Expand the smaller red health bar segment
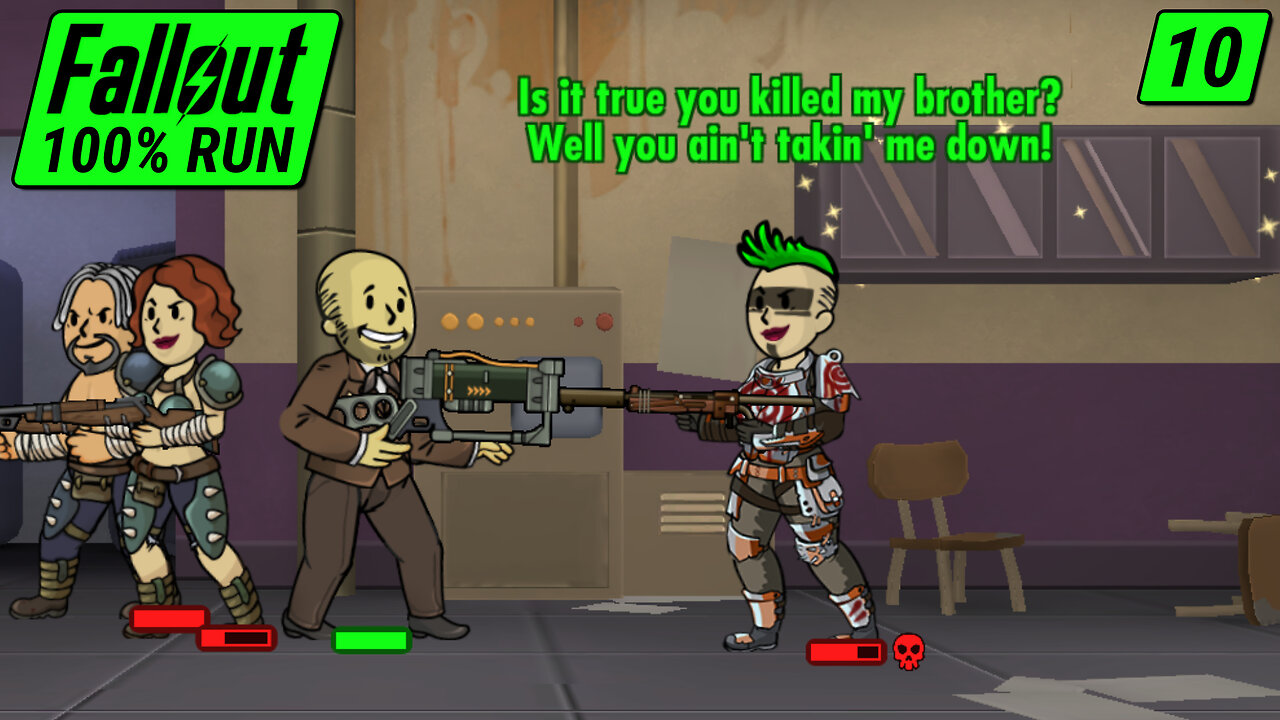The height and width of the screenshot is (720, 1280). (236, 637)
